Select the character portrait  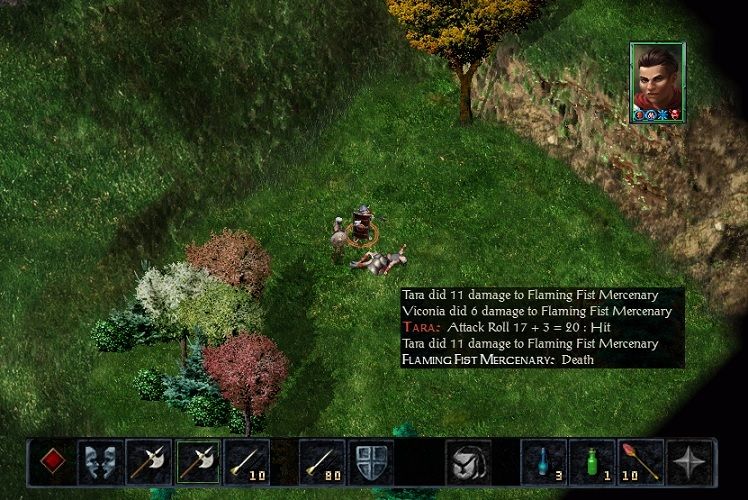coord(657,82)
